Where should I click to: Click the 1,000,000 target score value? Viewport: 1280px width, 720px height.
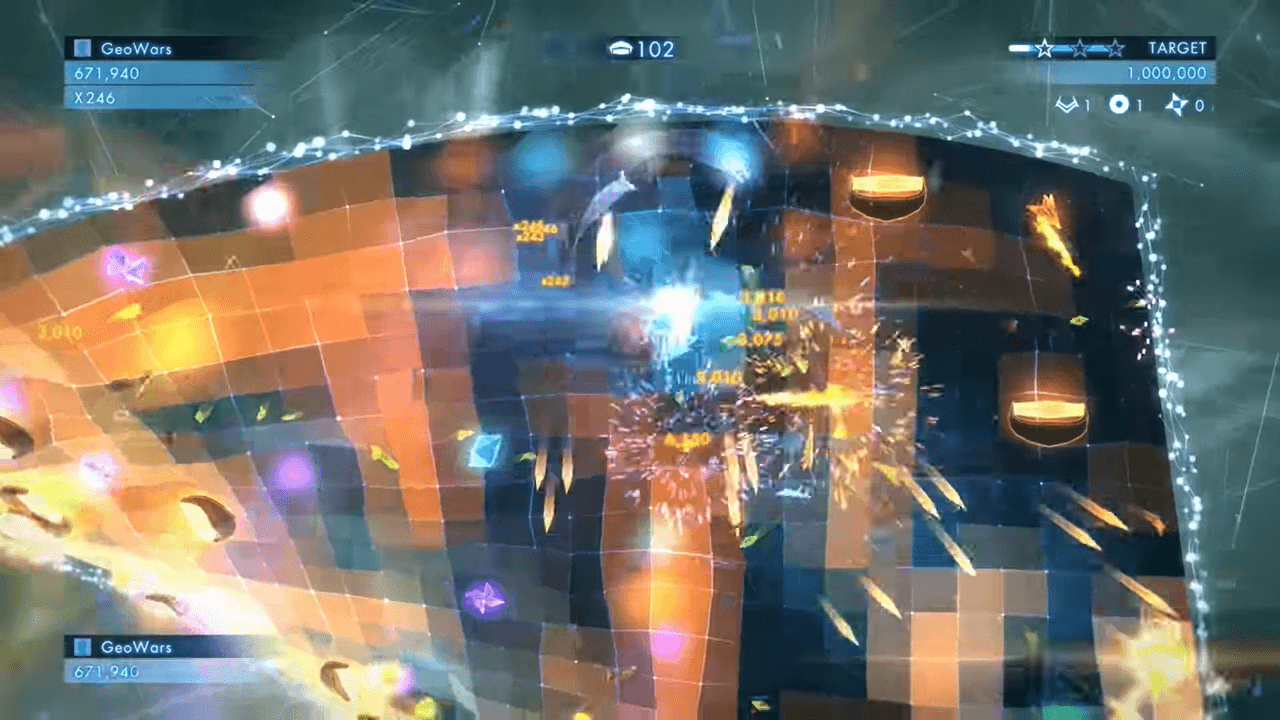(1170, 72)
